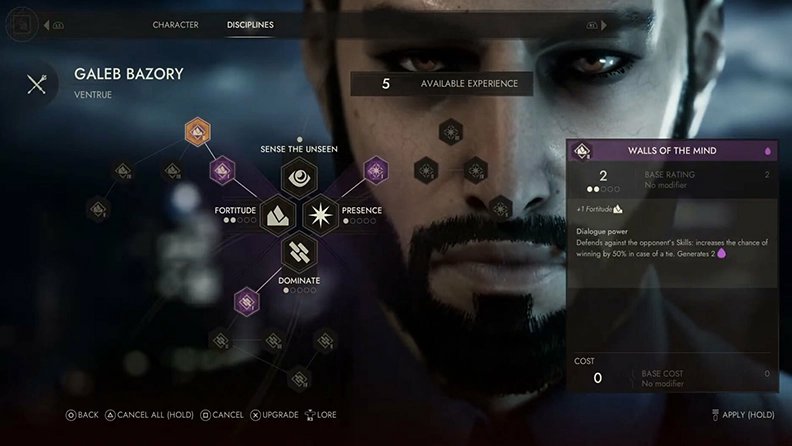The width and height of the screenshot is (792, 446).
Task: Click the crossed-tools icon beside Galeb Bazory
Action: pyautogui.click(x=37, y=83)
